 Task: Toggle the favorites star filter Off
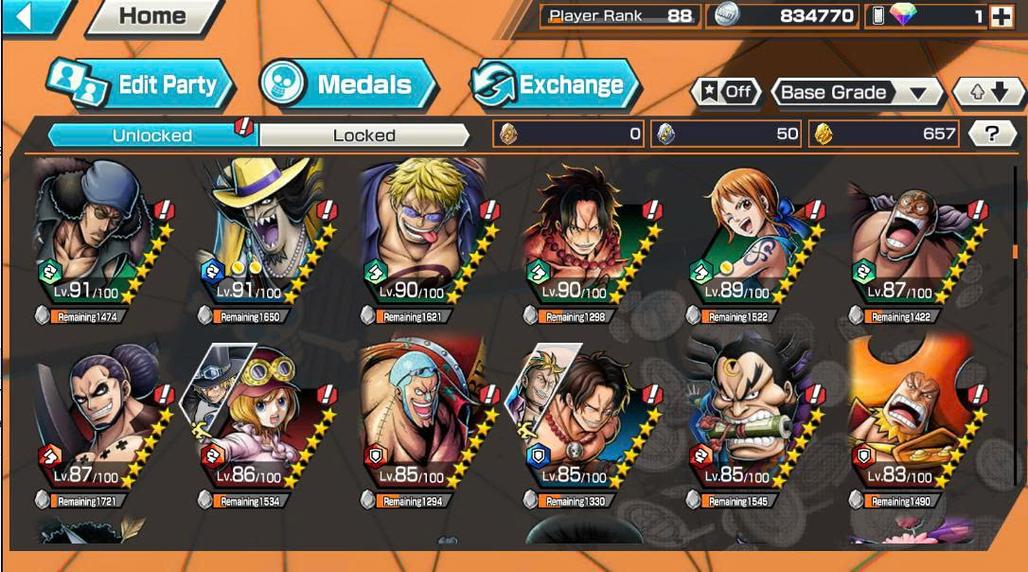[726, 92]
